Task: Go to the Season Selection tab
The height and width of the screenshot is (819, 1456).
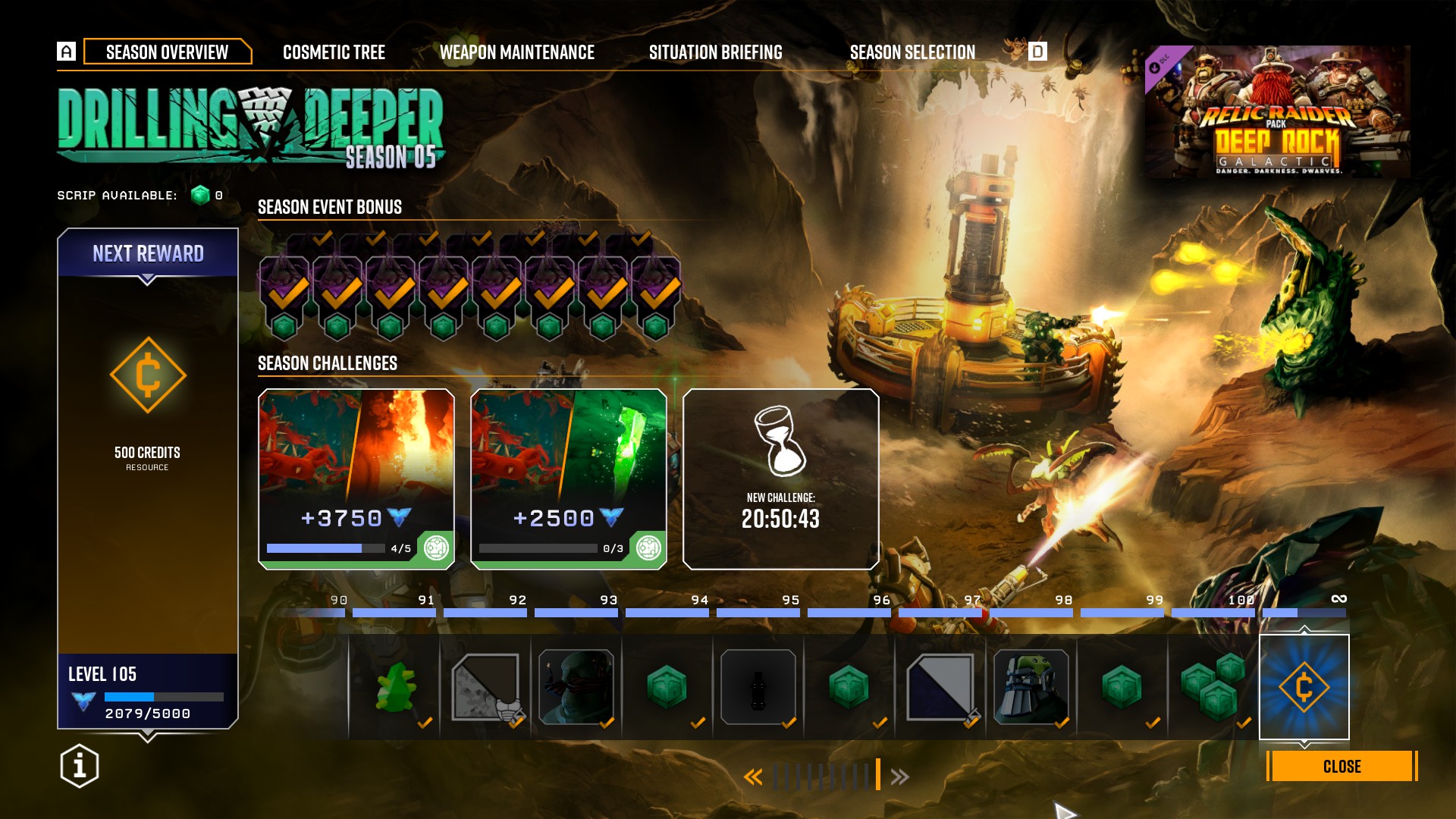Action: (x=912, y=52)
